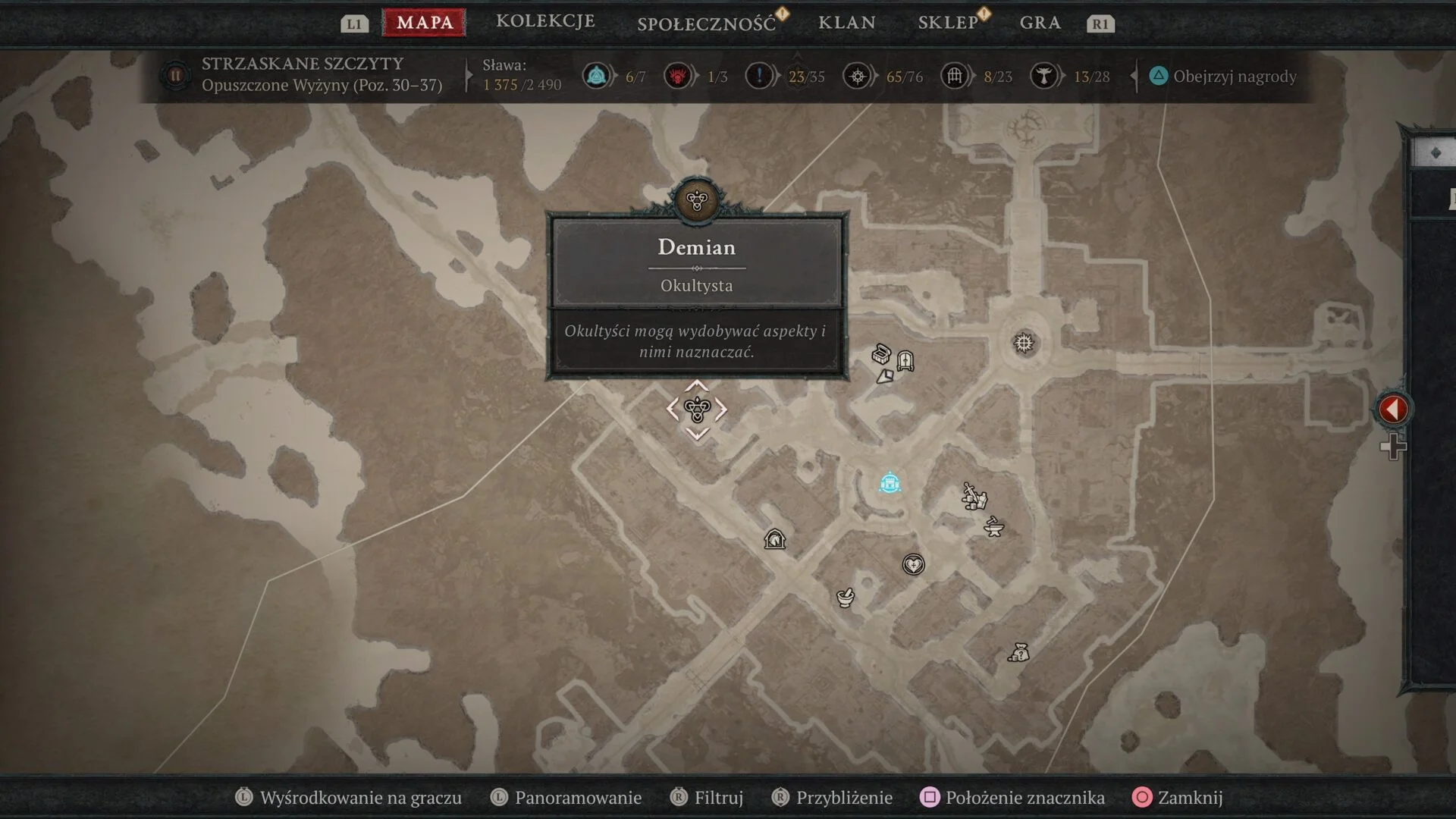
Task: Select the alchemist mortar marker
Action: pyautogui.click(x=845, y=598)
